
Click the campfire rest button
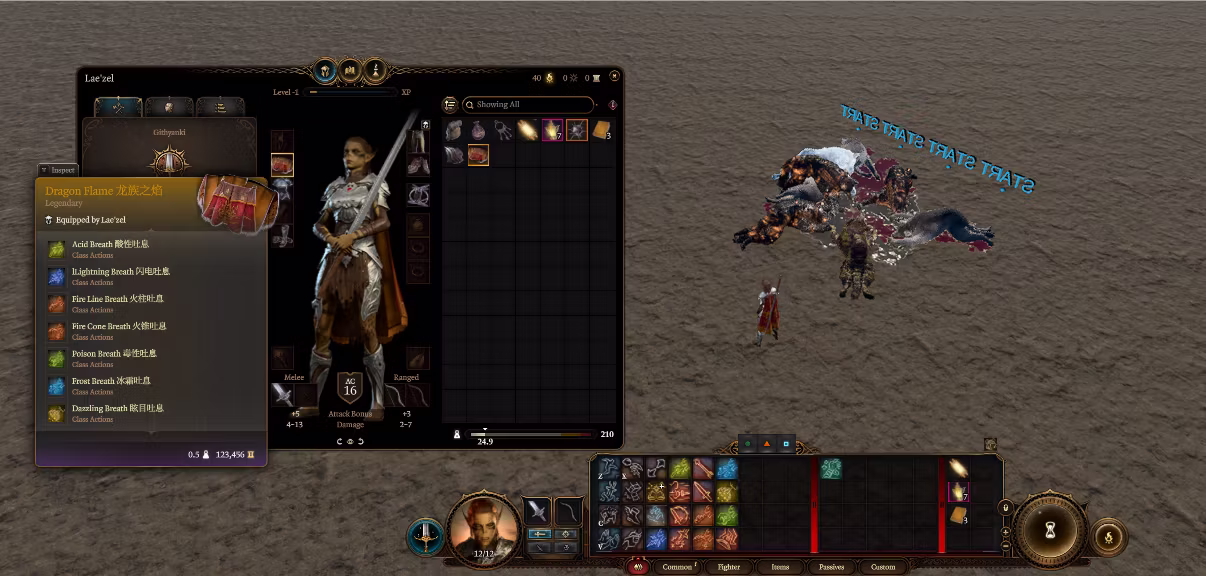tap(1108, 537)
